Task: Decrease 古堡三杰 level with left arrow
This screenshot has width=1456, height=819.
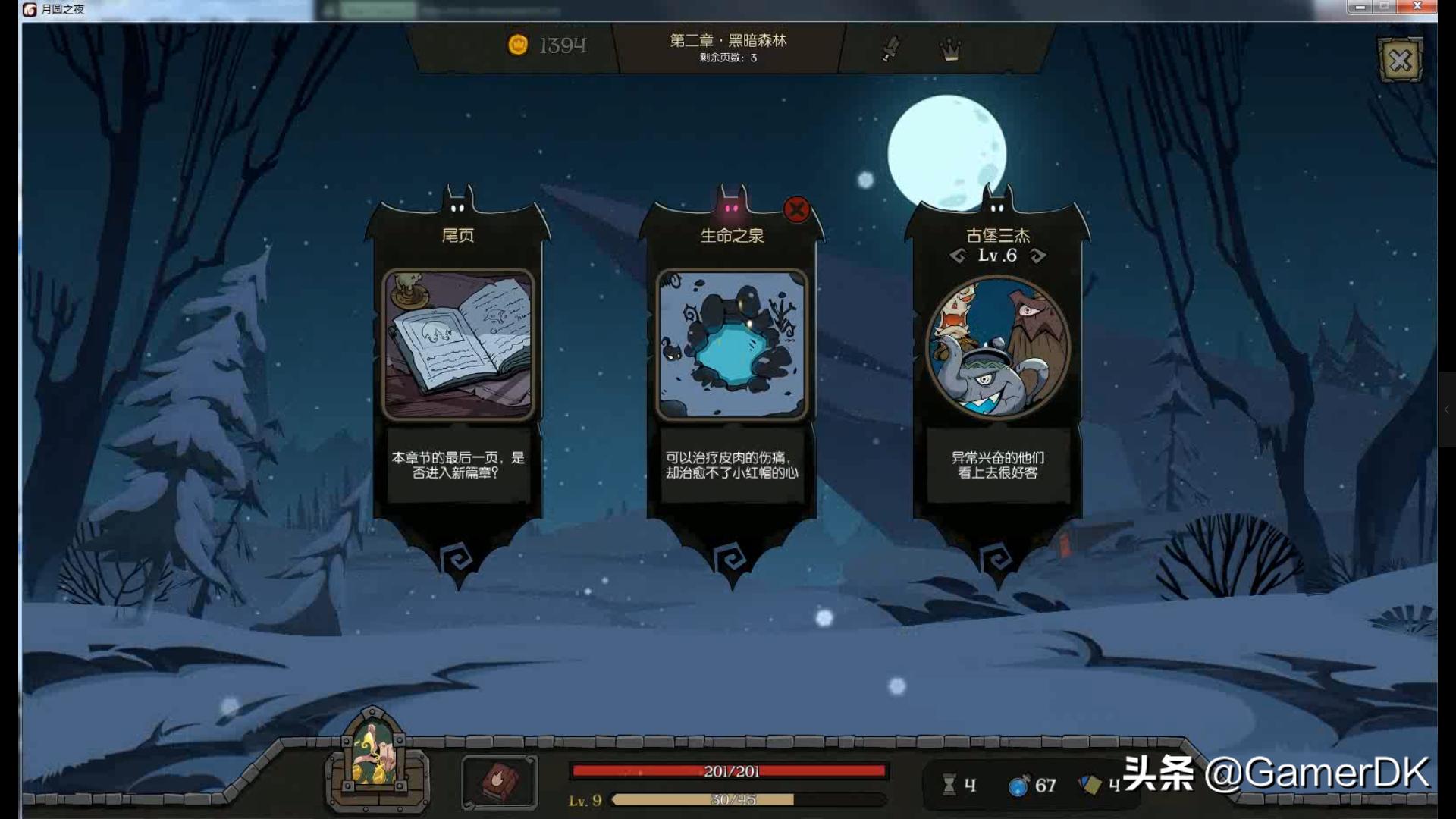Action: click(958, 256)
